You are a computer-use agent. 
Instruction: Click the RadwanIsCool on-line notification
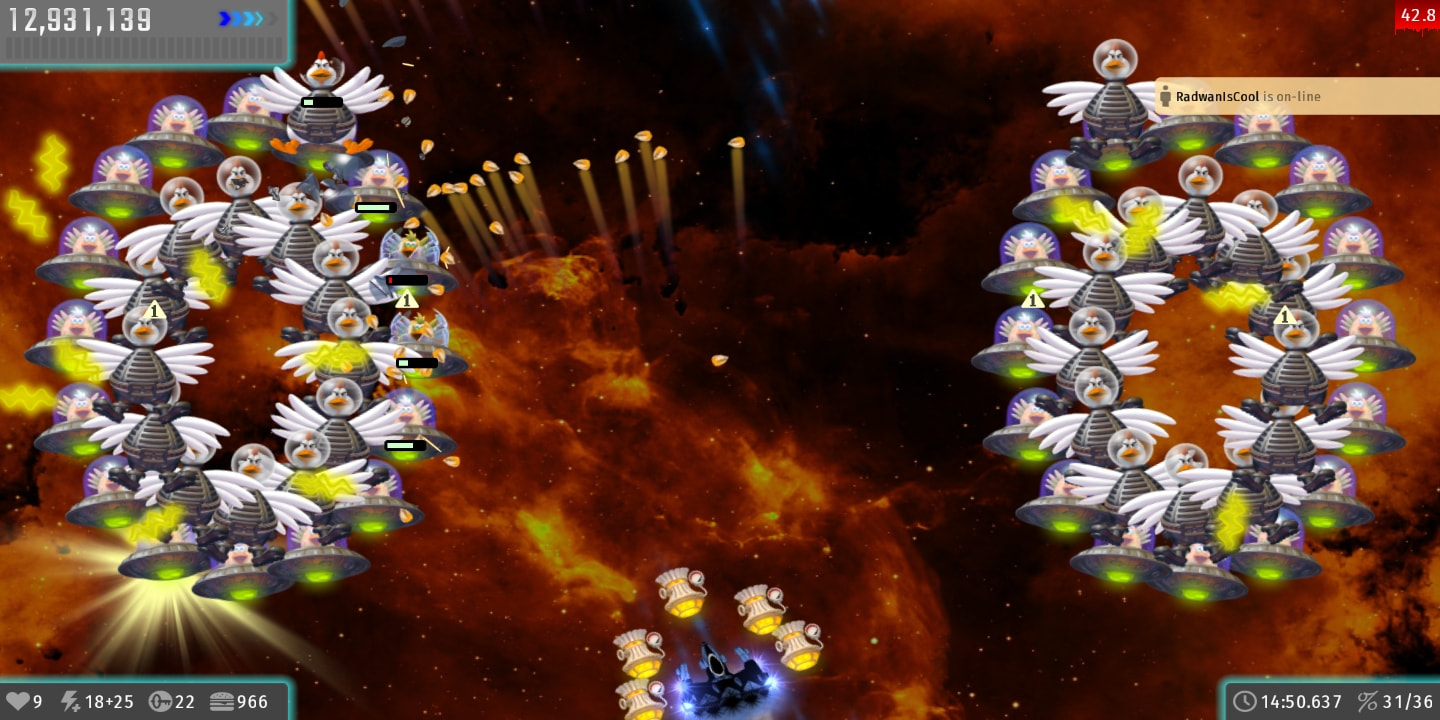click(x=1296, y=97)
